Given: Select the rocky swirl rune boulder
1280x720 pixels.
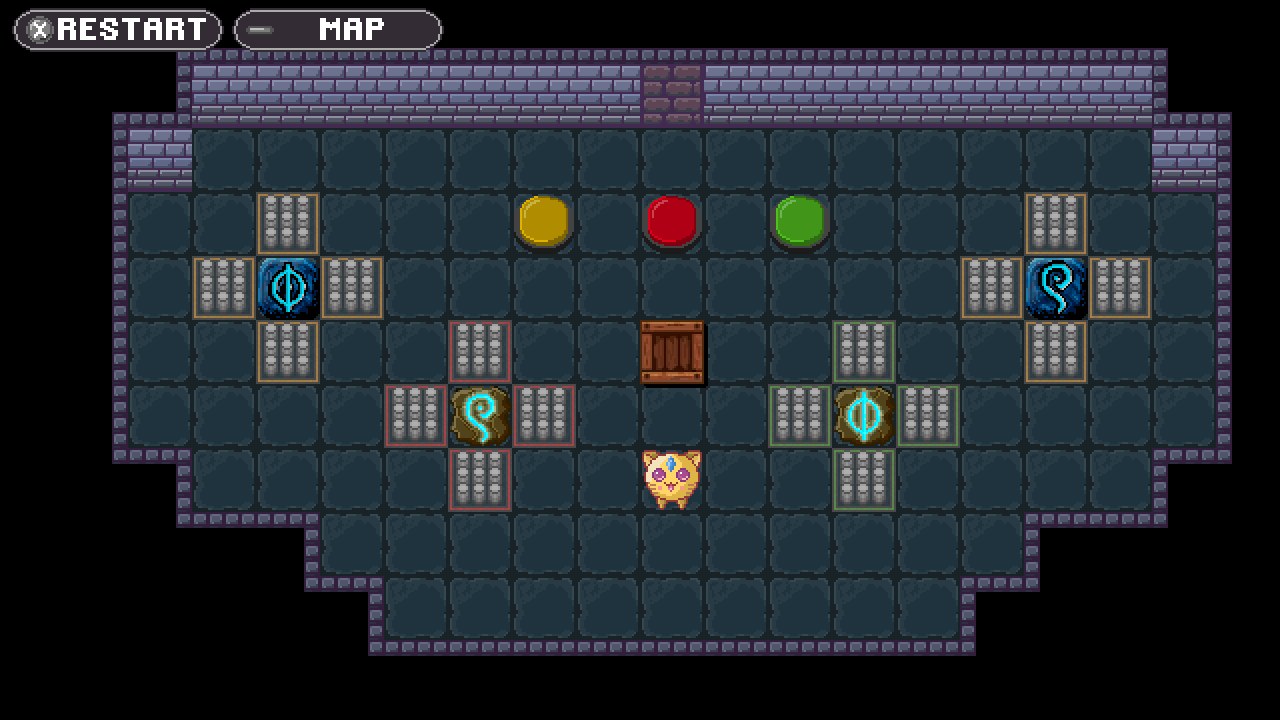Looking at the screenshot, I should pyautogui.click(x=481, y=416).
